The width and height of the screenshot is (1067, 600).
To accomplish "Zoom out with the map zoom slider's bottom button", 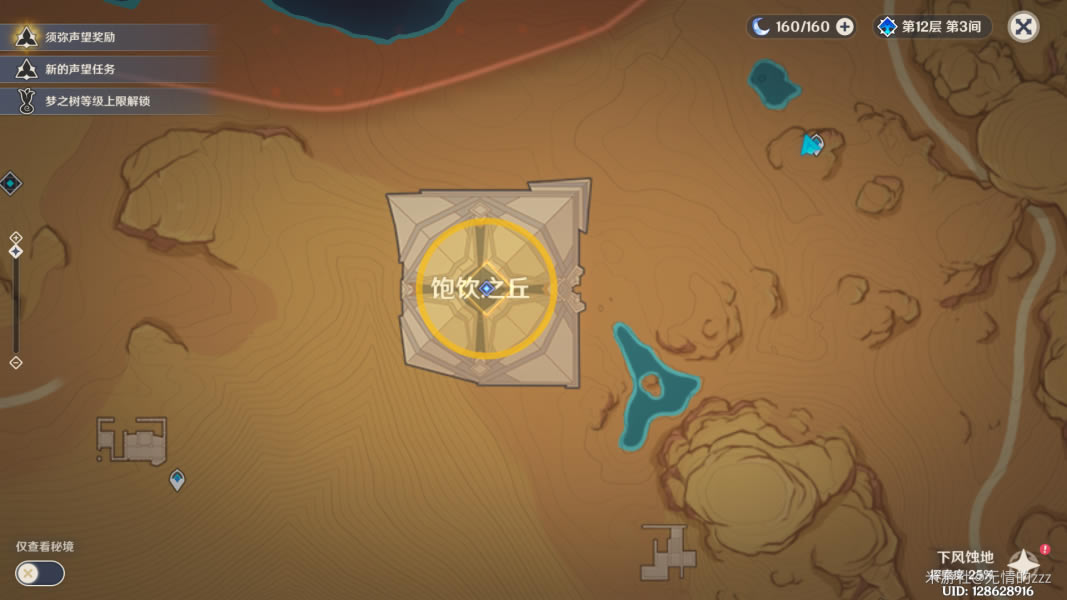I will (x=15, y=363).
